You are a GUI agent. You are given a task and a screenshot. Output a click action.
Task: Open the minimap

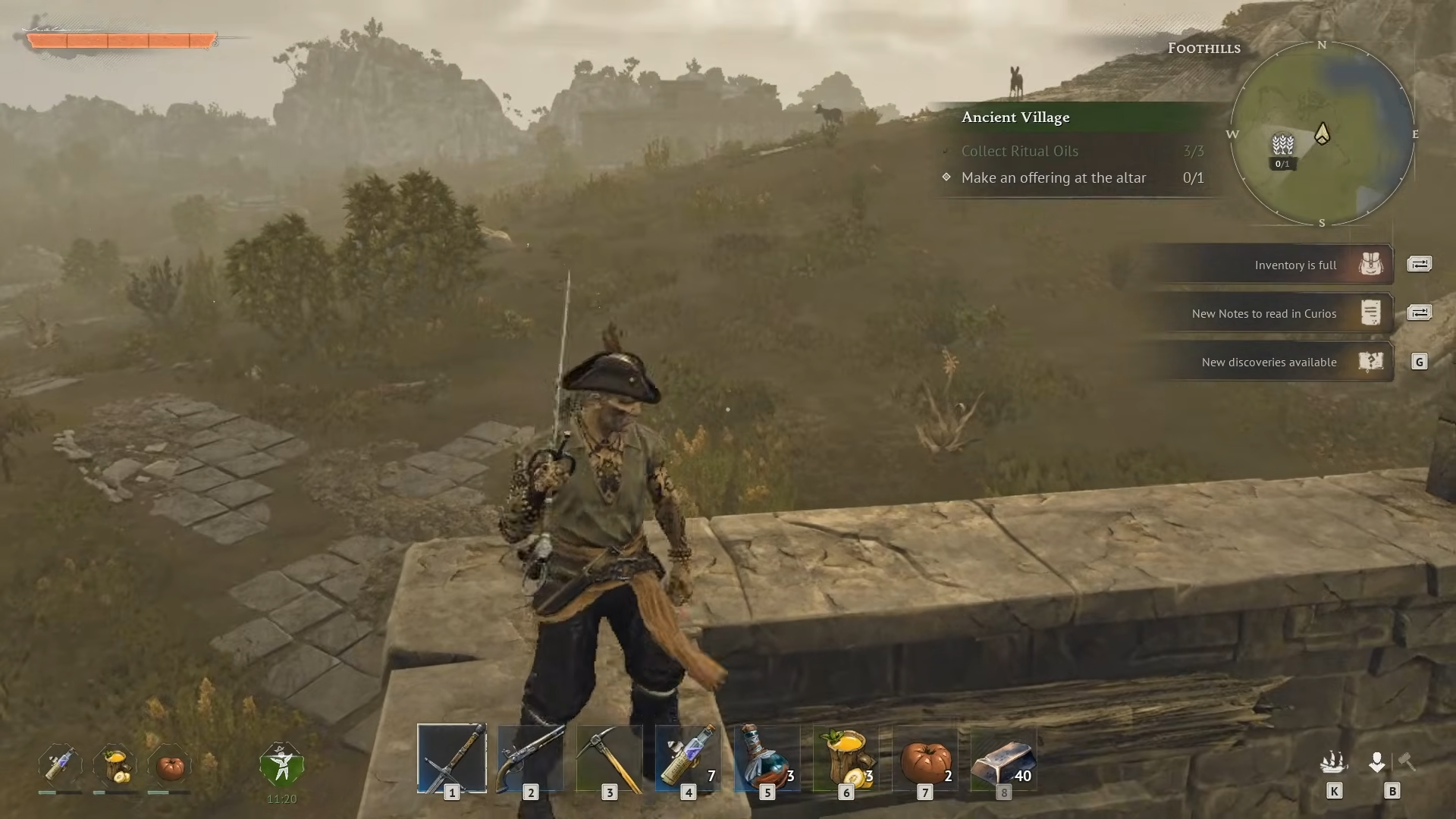coord(1322,134)
